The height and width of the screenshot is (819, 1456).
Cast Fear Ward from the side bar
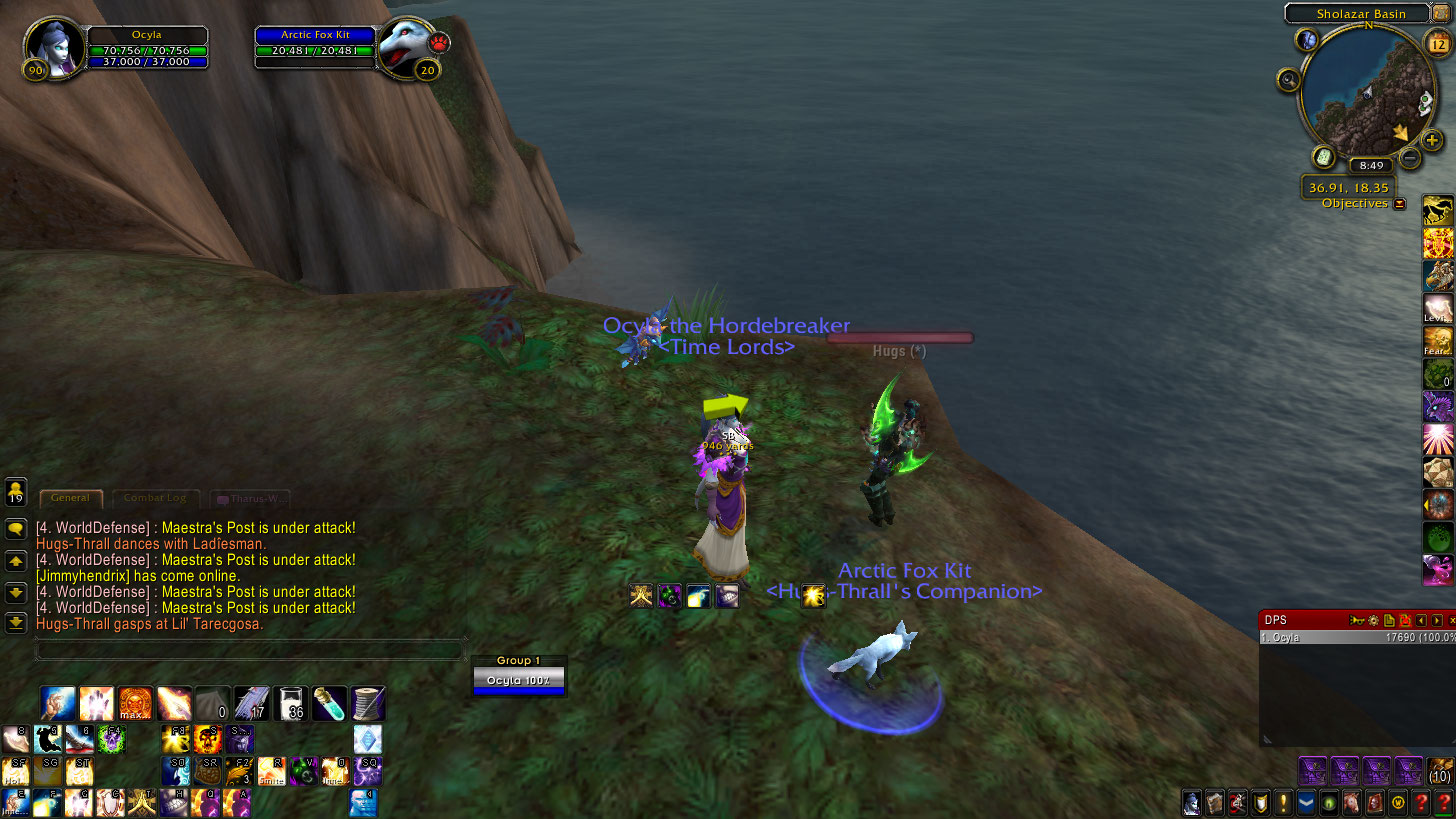pos(1438,341)
